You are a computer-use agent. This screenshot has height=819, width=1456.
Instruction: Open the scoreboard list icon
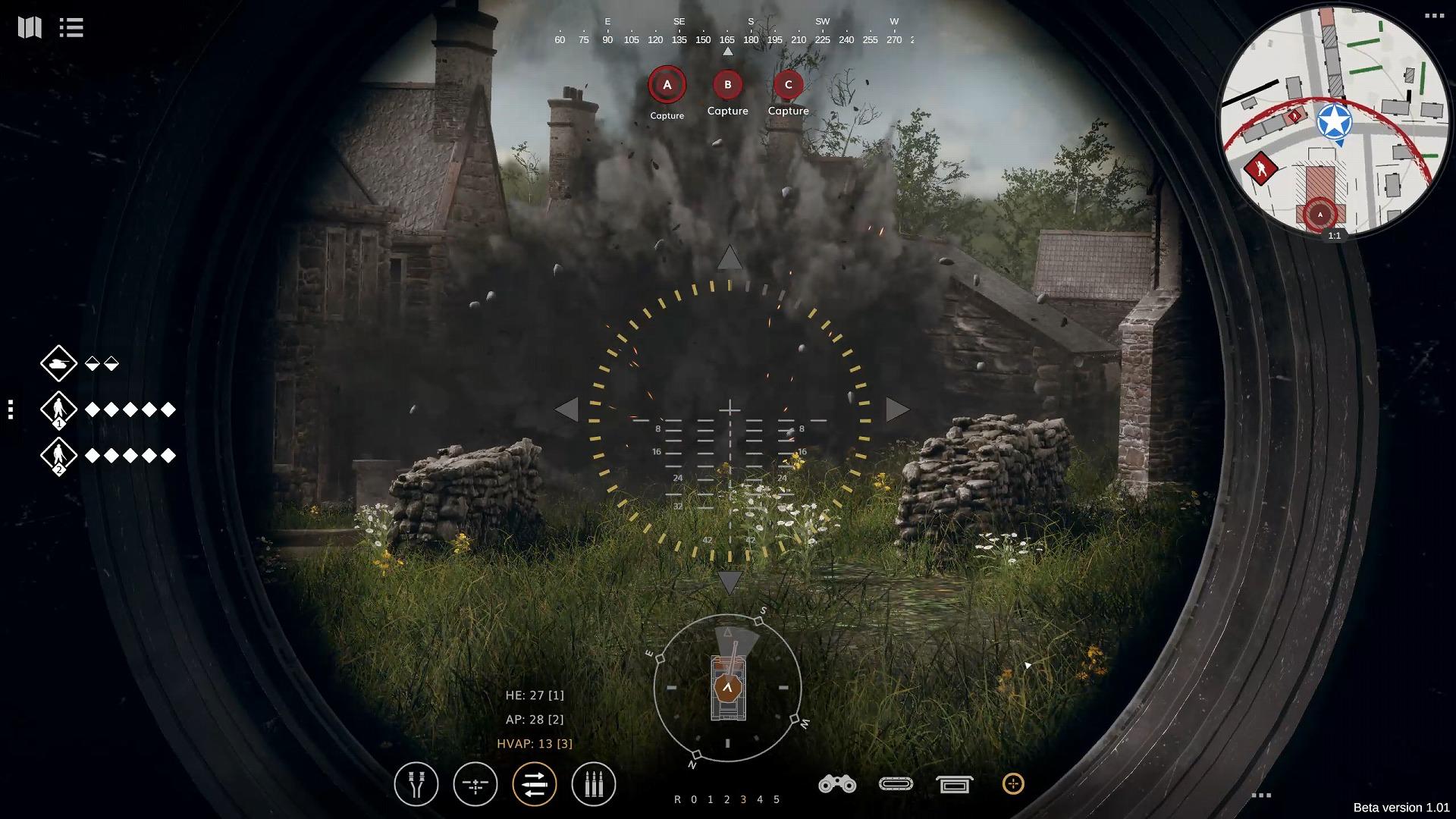pos(71,28)
